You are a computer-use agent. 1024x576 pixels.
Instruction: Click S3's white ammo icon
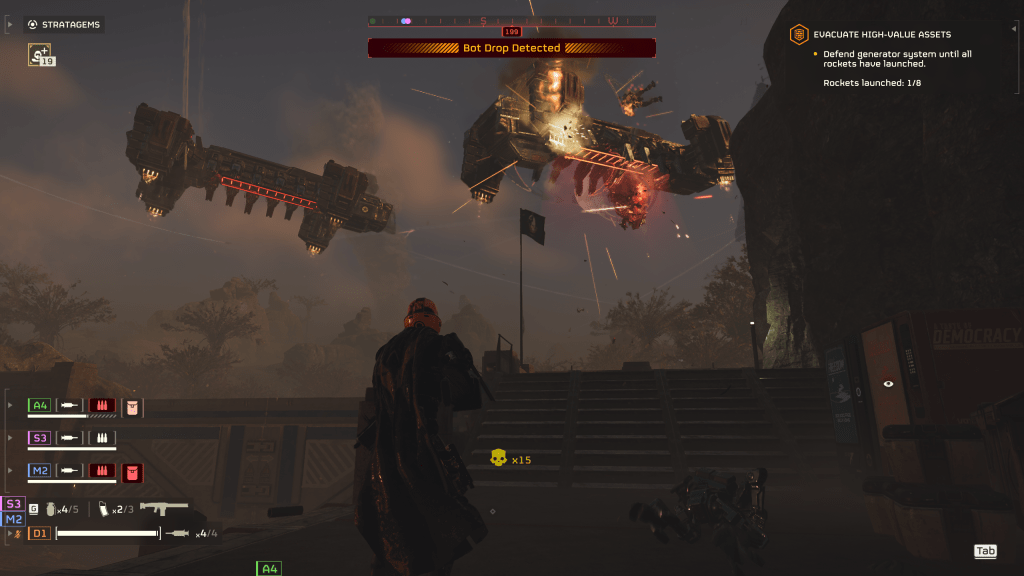[x=102, y=438]
